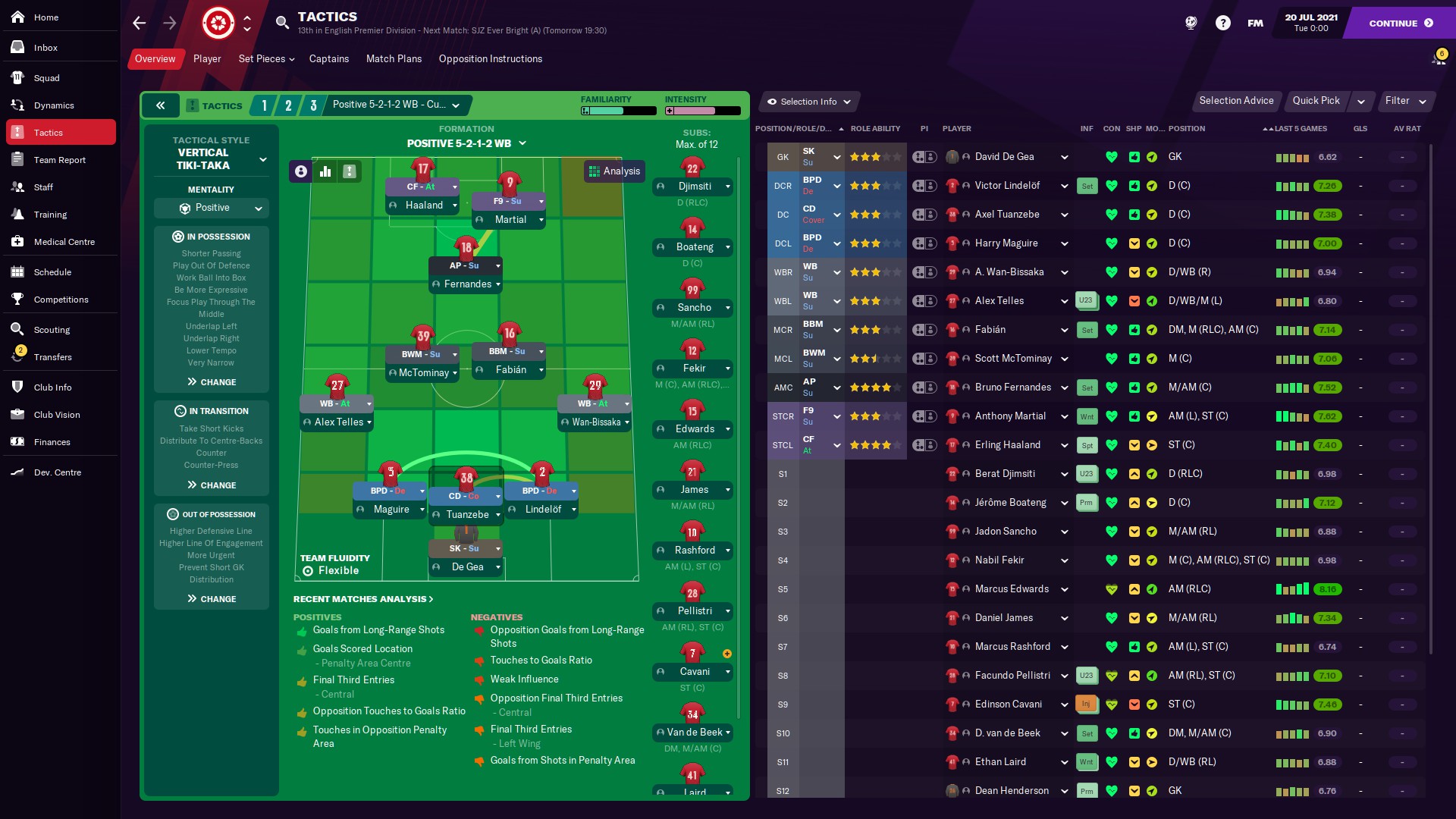
Task: Open Dynamics from the sidebar
Action: [53, 105]
